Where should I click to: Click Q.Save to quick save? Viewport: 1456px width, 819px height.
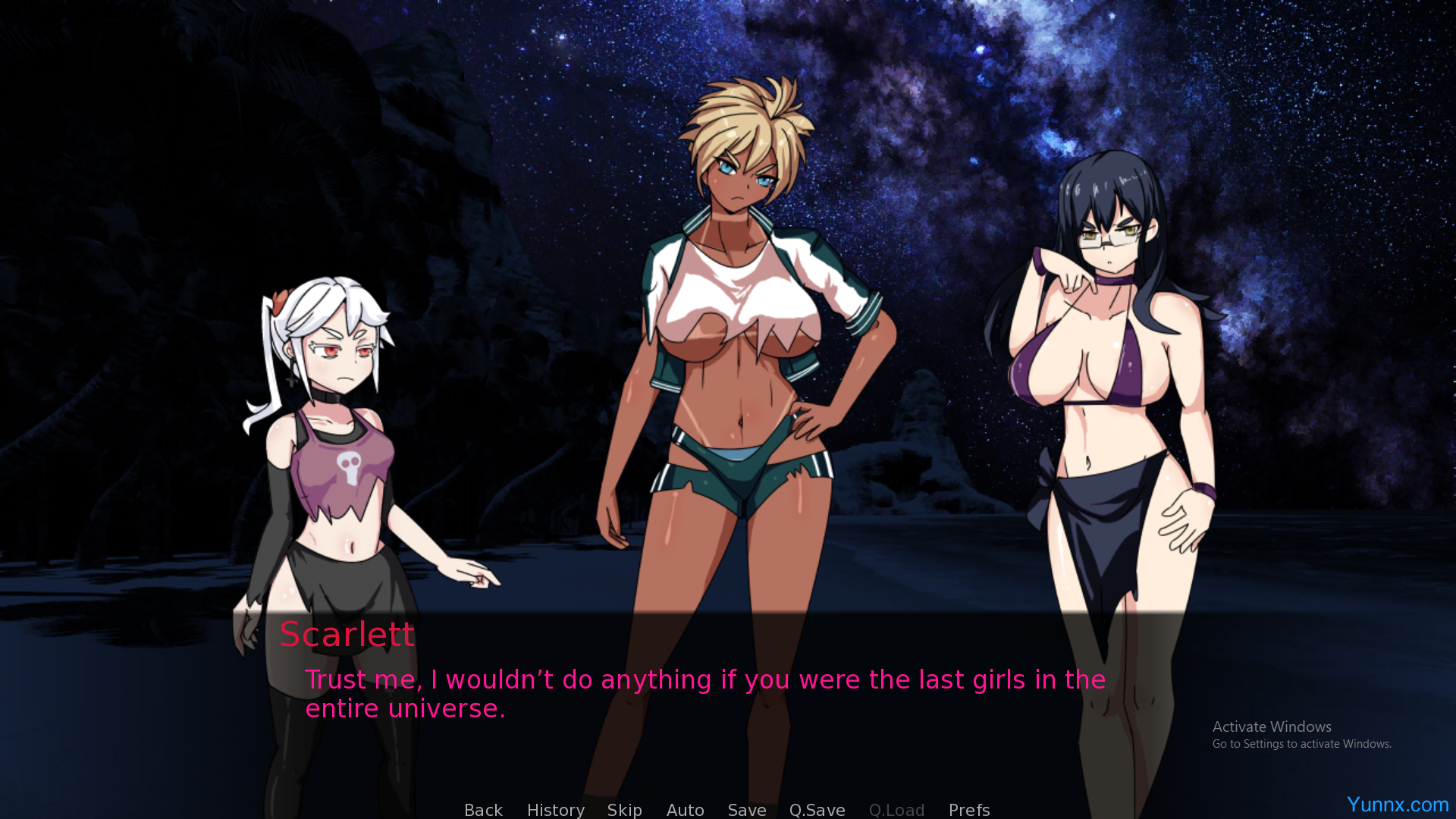[x=817, y=809]
